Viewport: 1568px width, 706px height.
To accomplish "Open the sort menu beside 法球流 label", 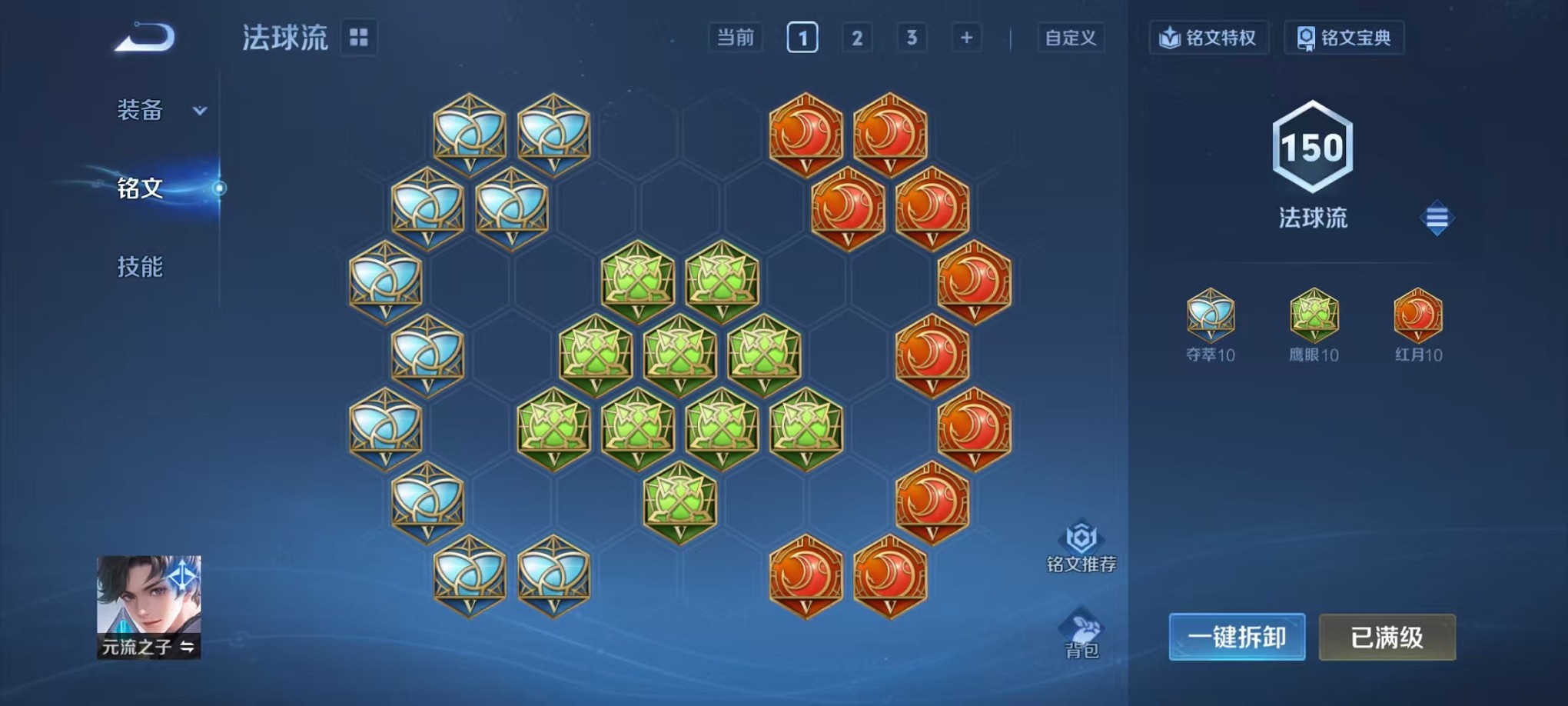I will click(x=1437, y=218).
